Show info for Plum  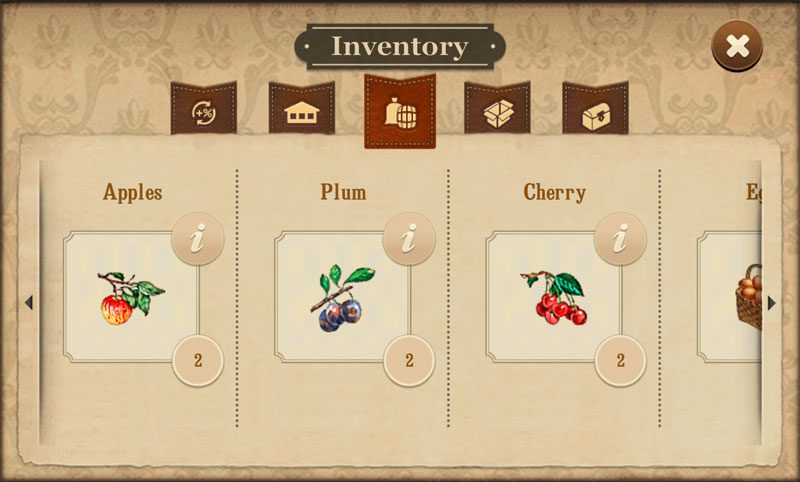click(408, 239)
